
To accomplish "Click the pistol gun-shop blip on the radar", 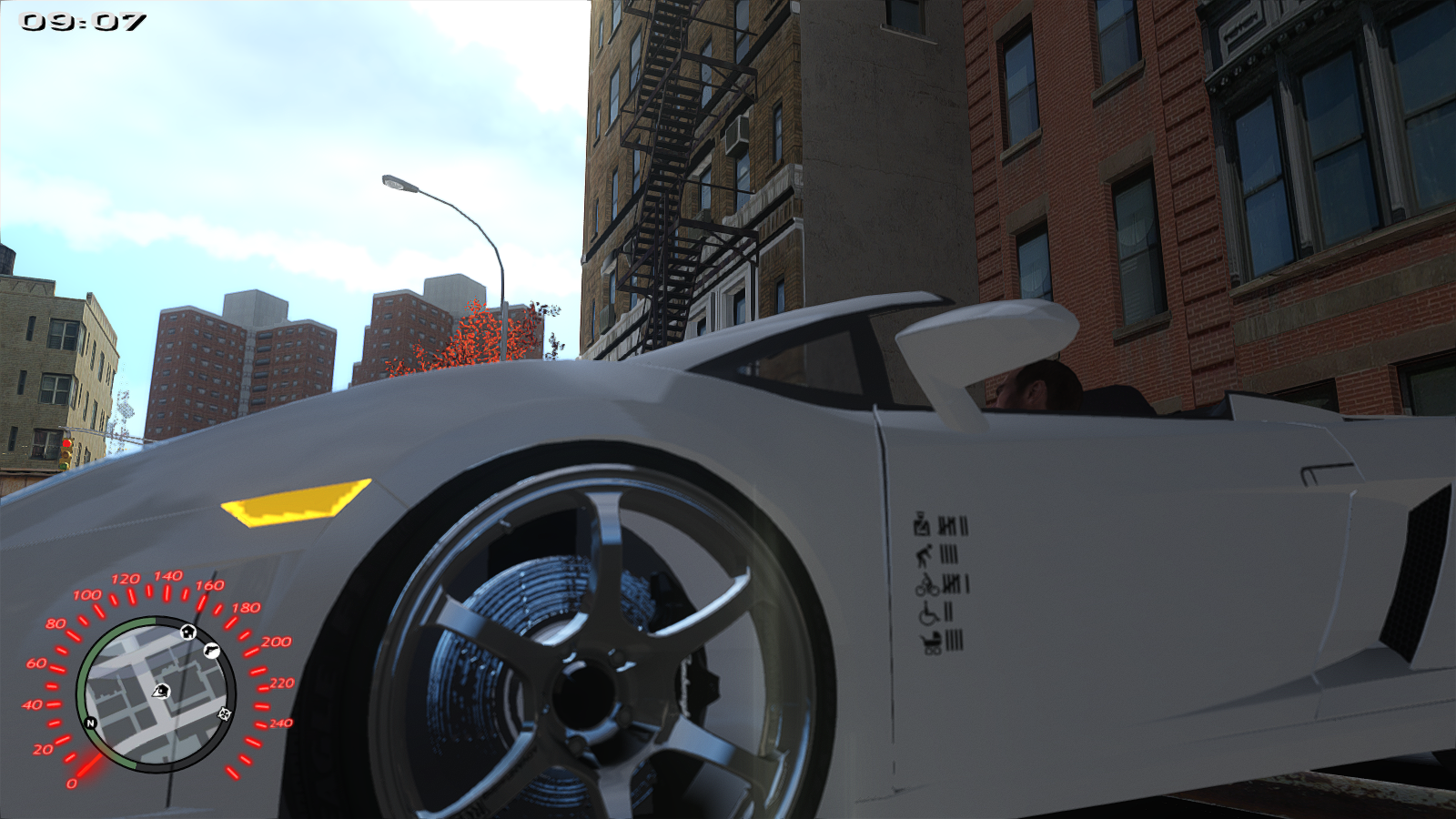I will click(212, 651).
